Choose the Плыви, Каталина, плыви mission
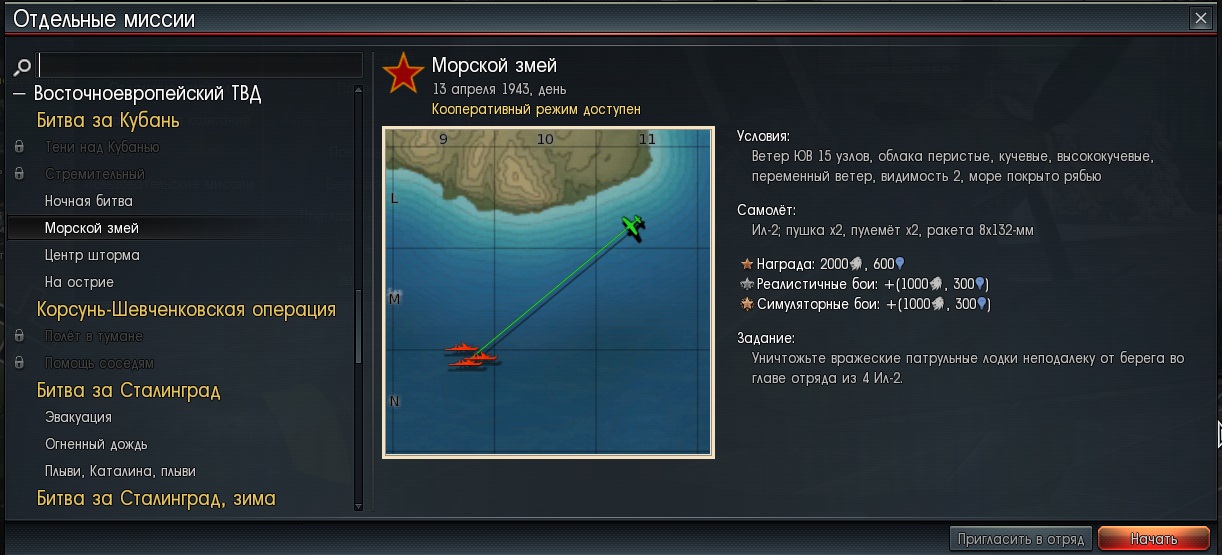The height and width of the screenshot is (555, 1222). [x=120, y=471]
